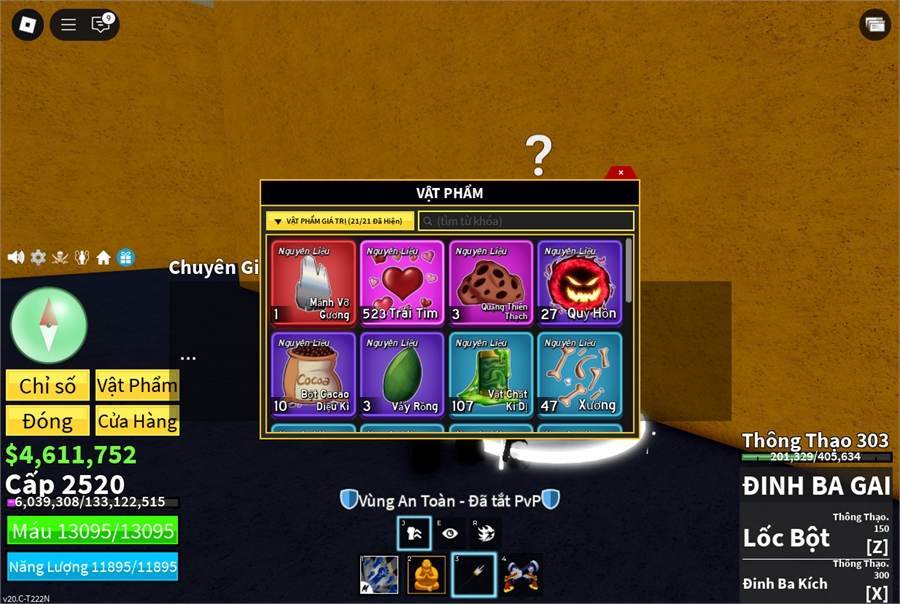Close the Vật Phẩm inventory window

point(621,172)
